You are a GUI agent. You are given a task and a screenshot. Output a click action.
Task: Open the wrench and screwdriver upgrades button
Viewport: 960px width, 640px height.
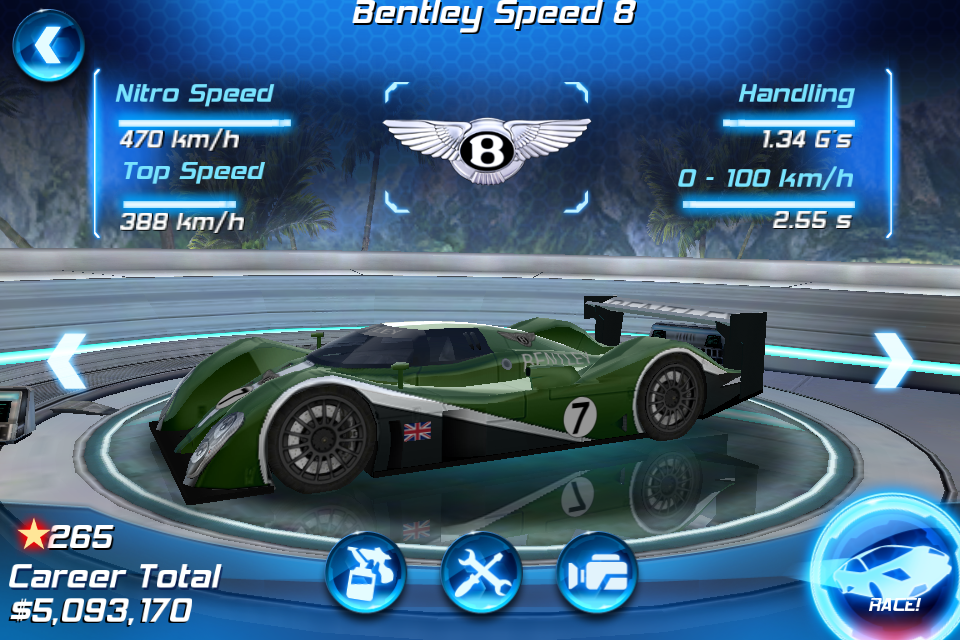pos(481,573)
